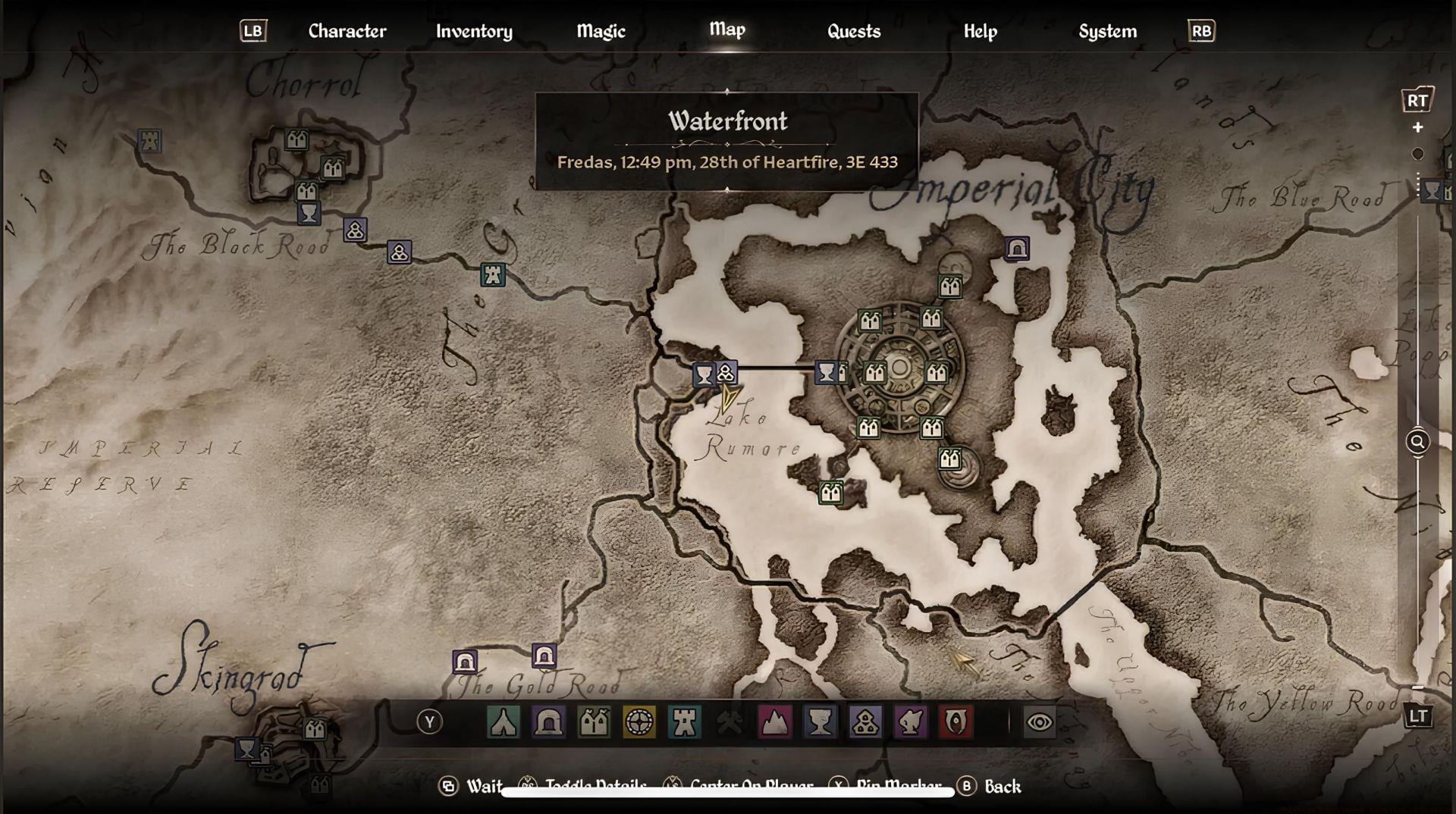Screen dimensions: 1456x814
Task: Select the gold Ayleid ruin filter icon
Action: point(639,722)
